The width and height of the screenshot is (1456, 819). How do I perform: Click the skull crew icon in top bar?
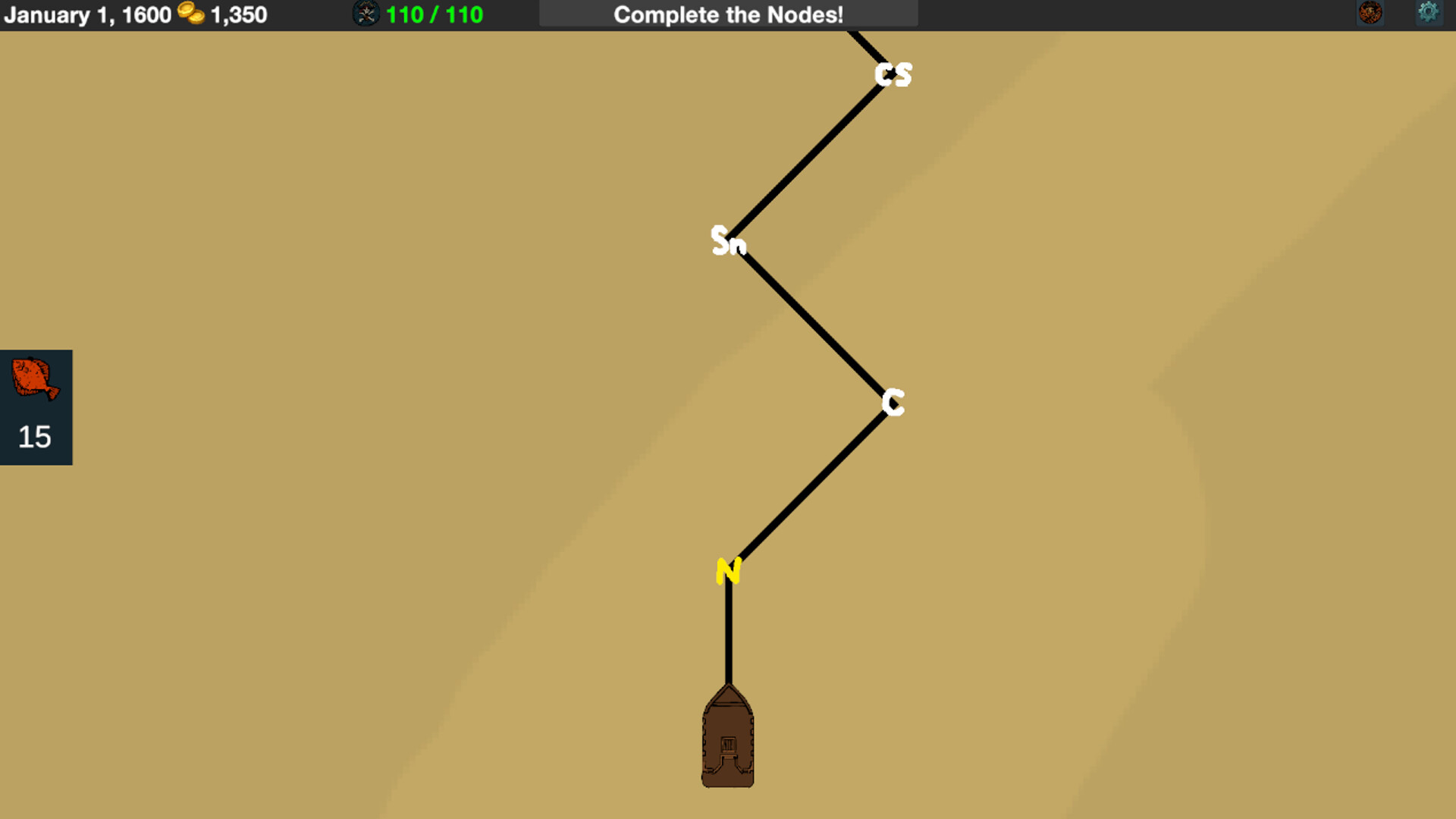pos(366,13)
